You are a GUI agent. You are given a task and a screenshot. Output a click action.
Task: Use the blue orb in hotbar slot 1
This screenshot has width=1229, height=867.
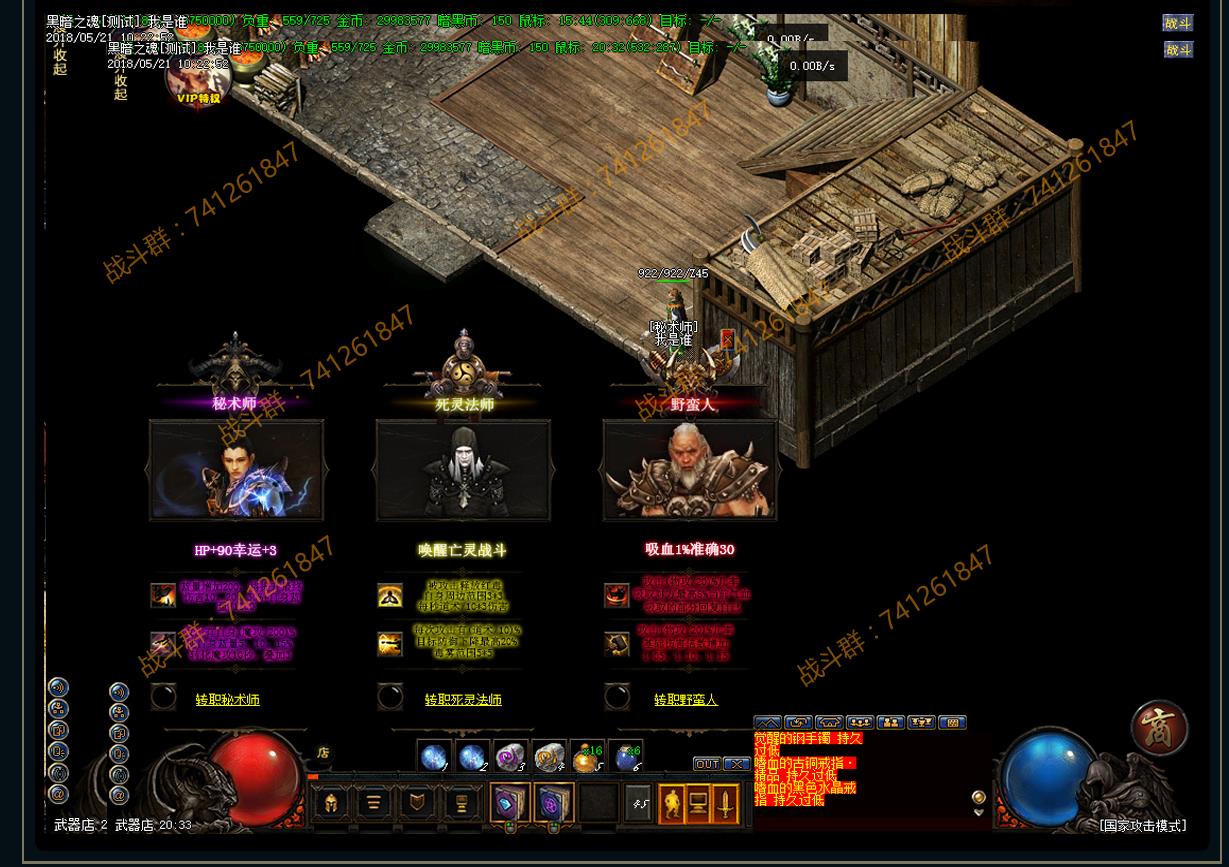pyautogui.click(x=433, y=757)
